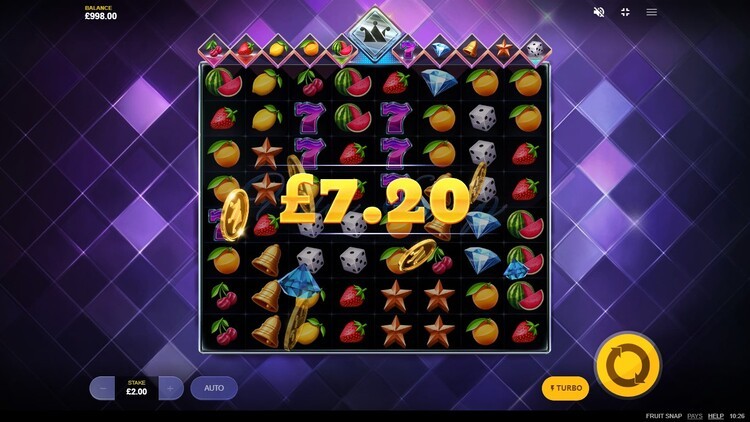The width and height of the screenshot is (750, 422).
Task: Toggle fullscreen mode
Action: tap(625, 12)
